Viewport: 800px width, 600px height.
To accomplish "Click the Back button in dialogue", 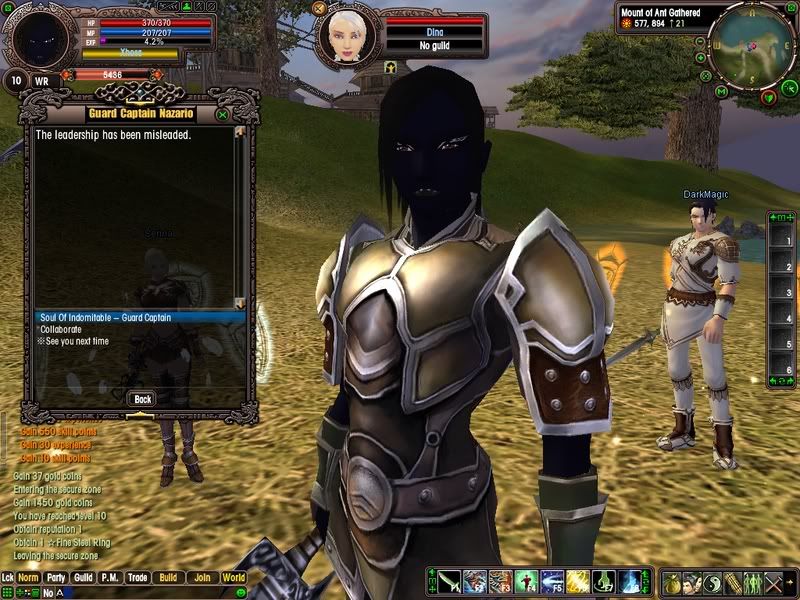I will (143, 399).
